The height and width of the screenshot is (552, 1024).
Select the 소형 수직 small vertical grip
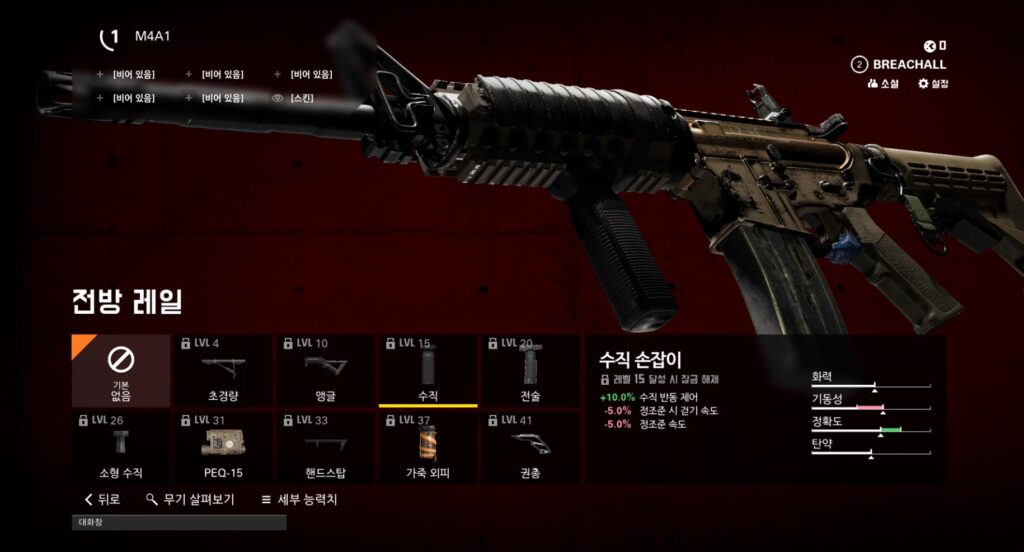[121, 447]
